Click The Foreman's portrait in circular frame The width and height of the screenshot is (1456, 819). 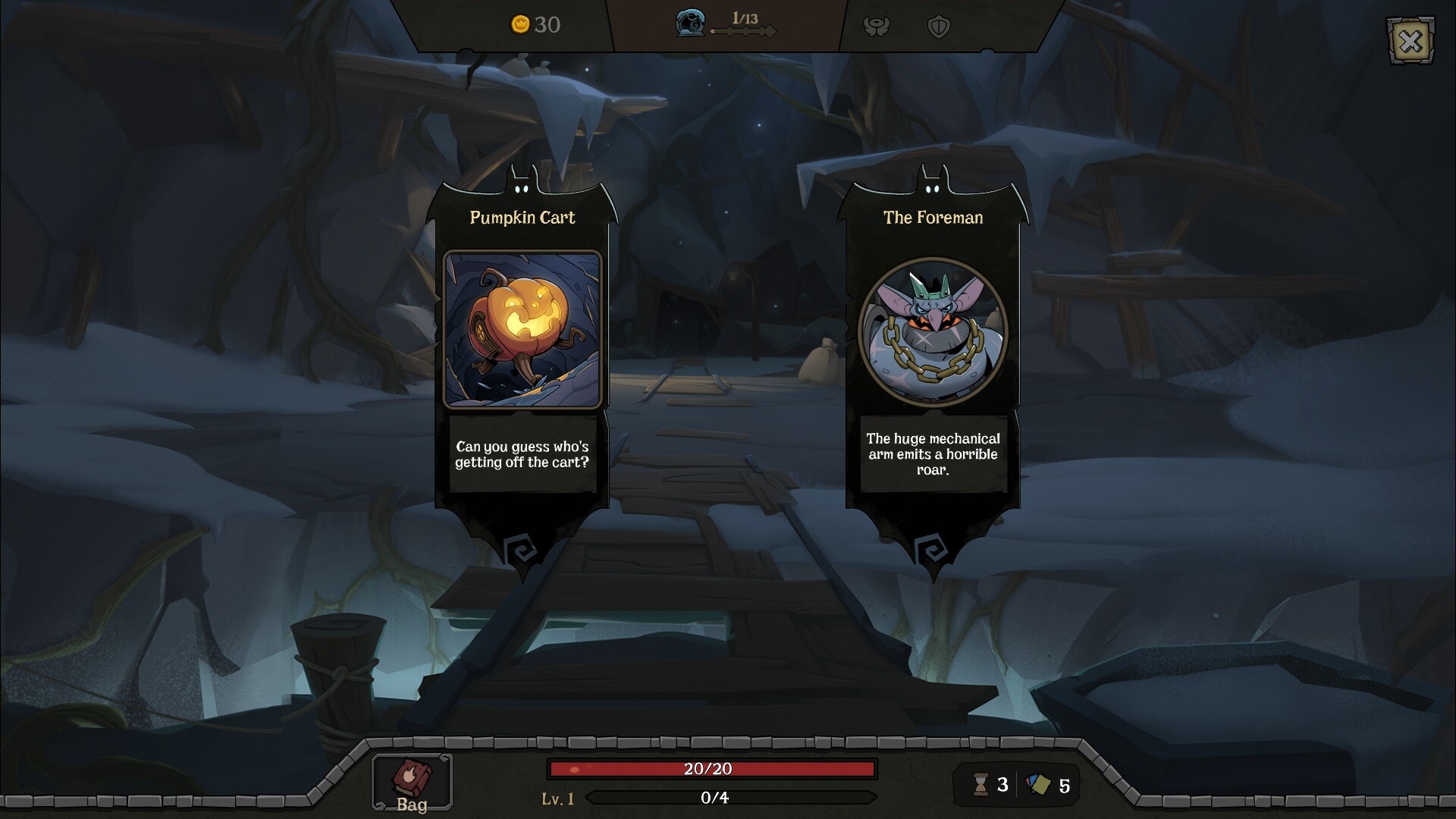coord(931,332)
